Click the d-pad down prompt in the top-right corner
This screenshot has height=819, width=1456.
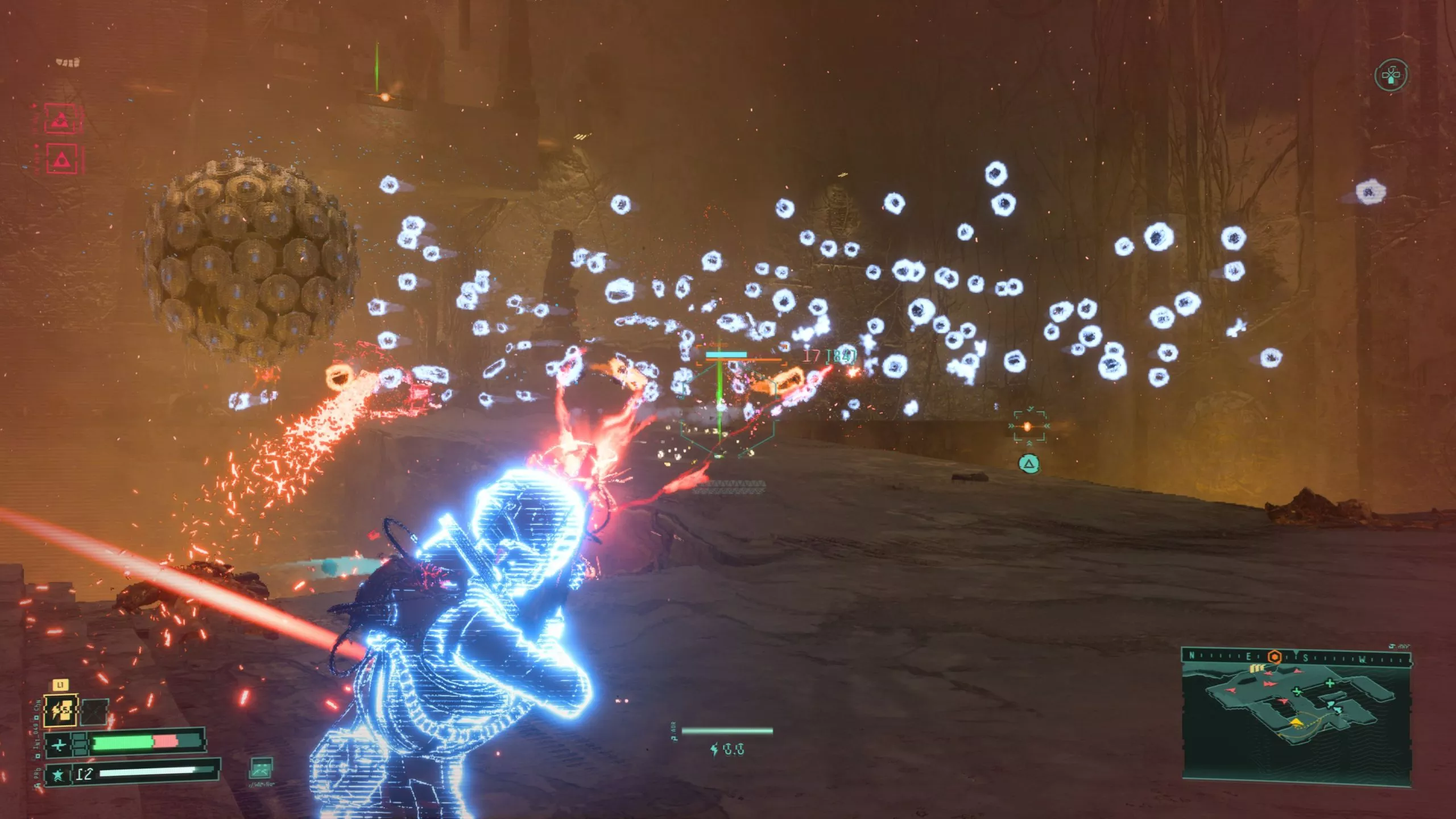click(1392, 74)
